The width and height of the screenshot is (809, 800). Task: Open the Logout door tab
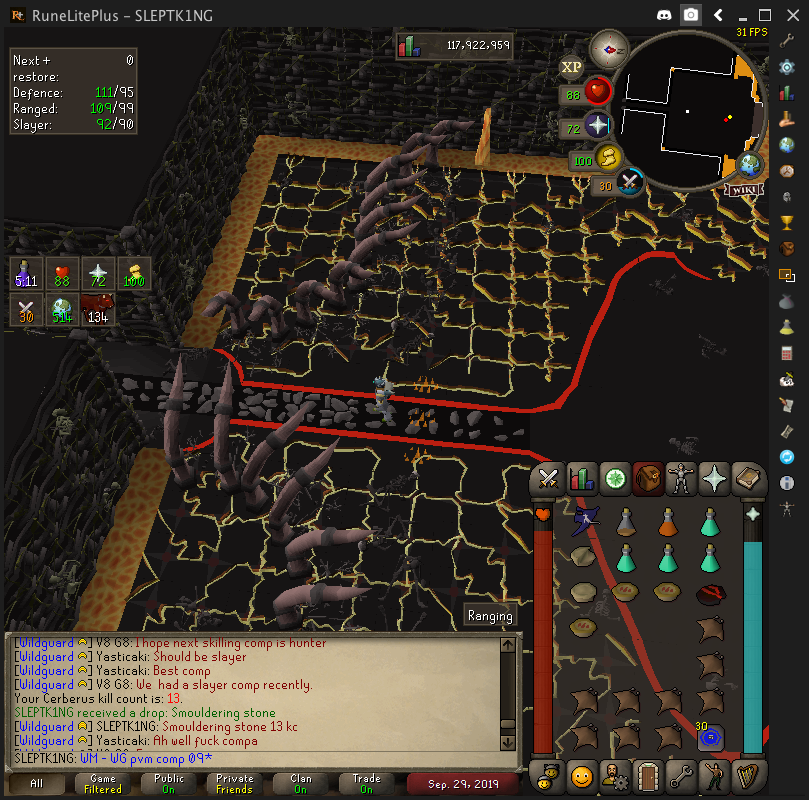coord(647,775)
